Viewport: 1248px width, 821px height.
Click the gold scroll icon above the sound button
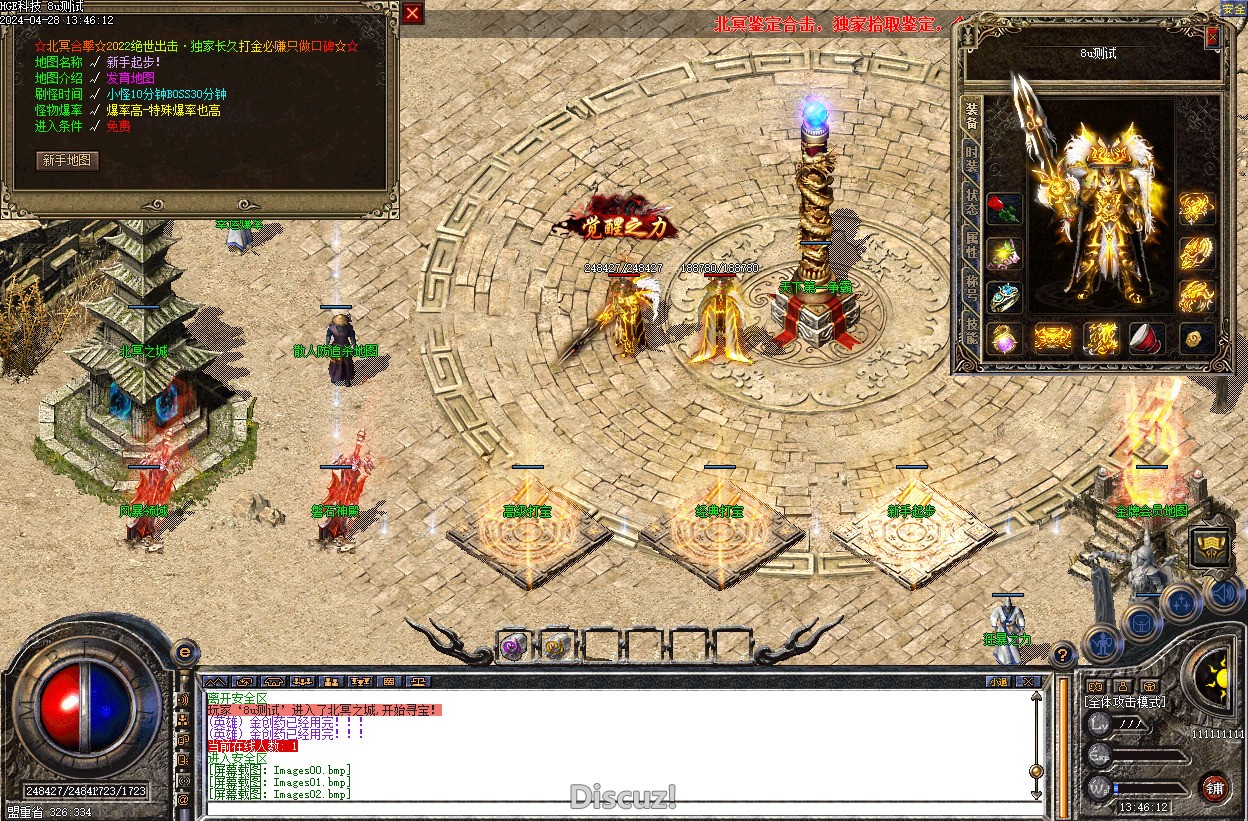coord(1209,546)
